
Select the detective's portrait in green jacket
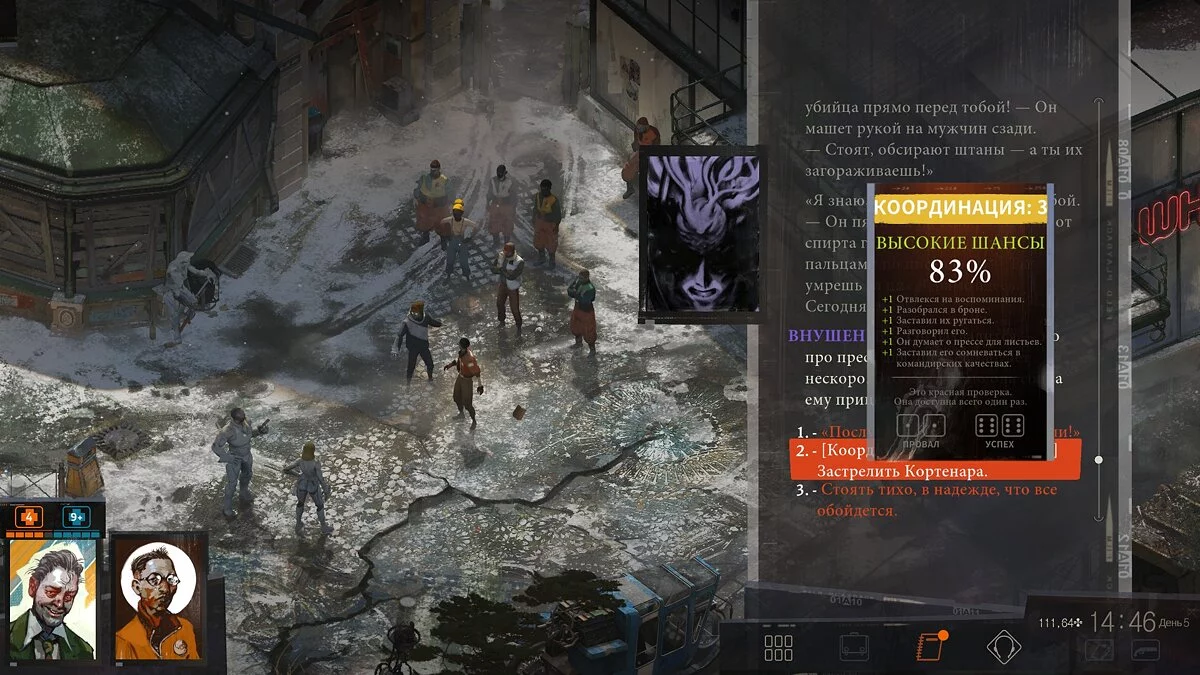pyautogui.click(x=52, y=600)
